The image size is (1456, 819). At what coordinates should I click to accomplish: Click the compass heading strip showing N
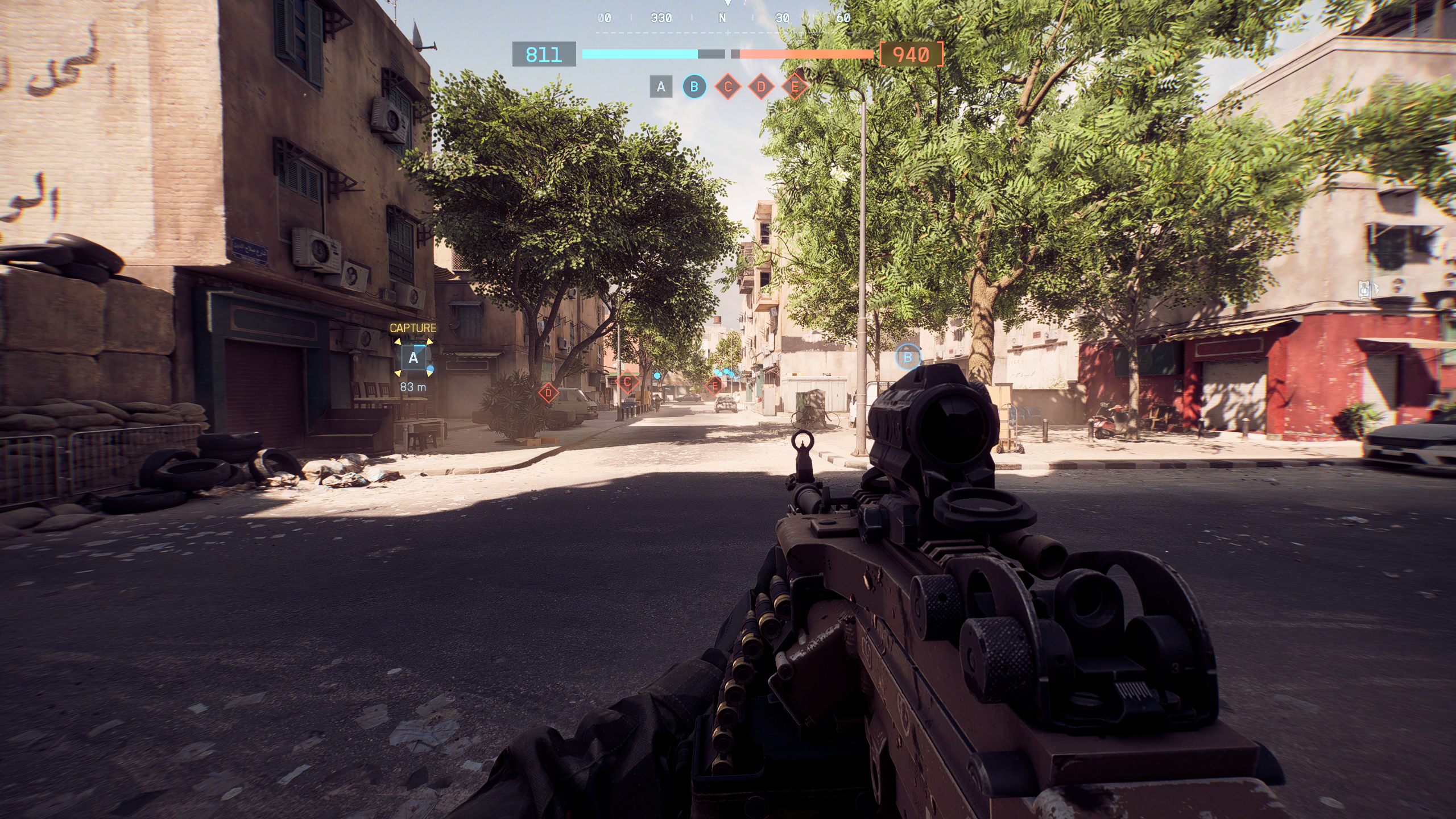tap(722, 18)
